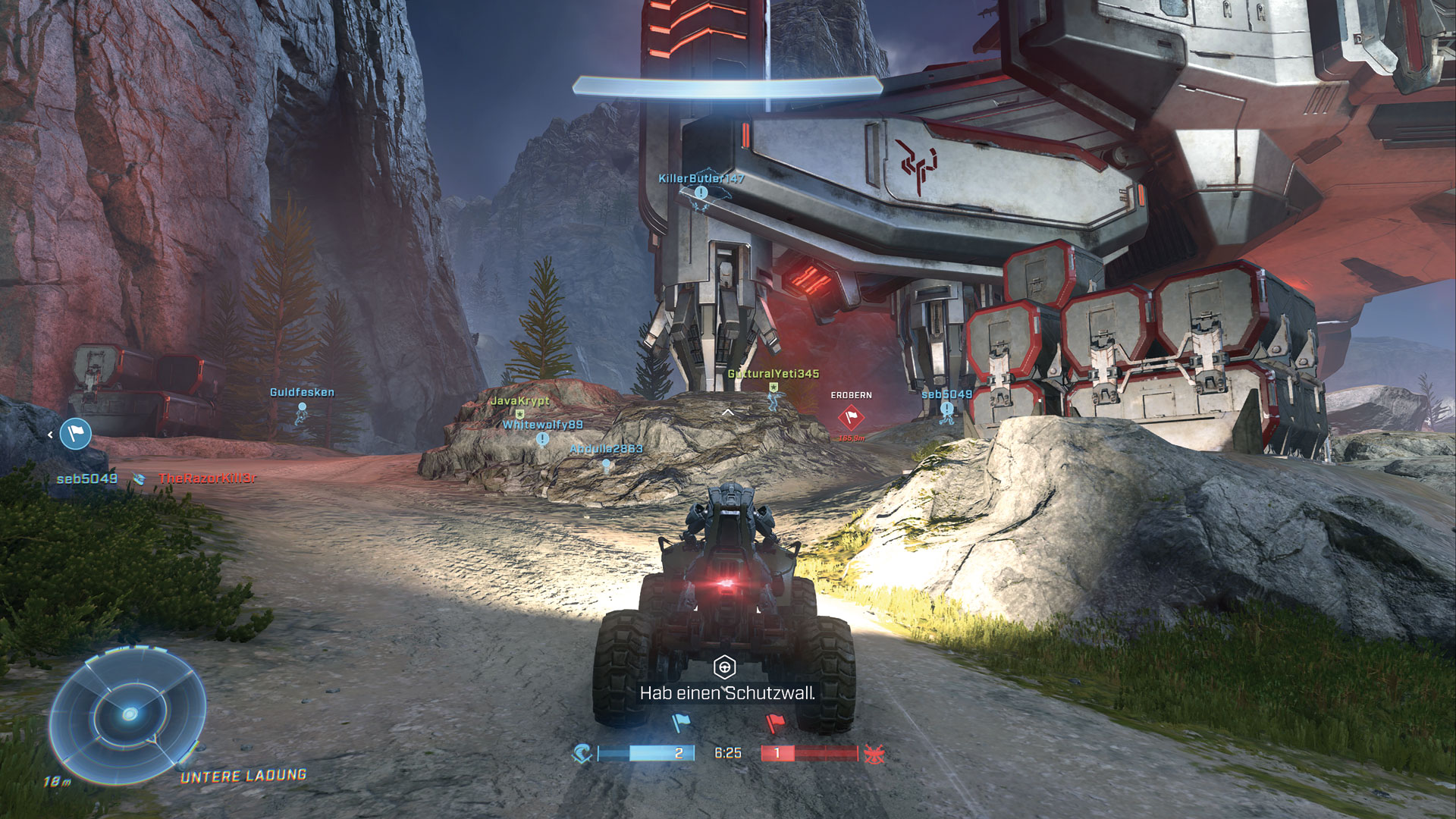Image resolution: width=1456 pixels, height=819 pixels.
Task: Select the JavaKrypt player marker
Action: 520,413
